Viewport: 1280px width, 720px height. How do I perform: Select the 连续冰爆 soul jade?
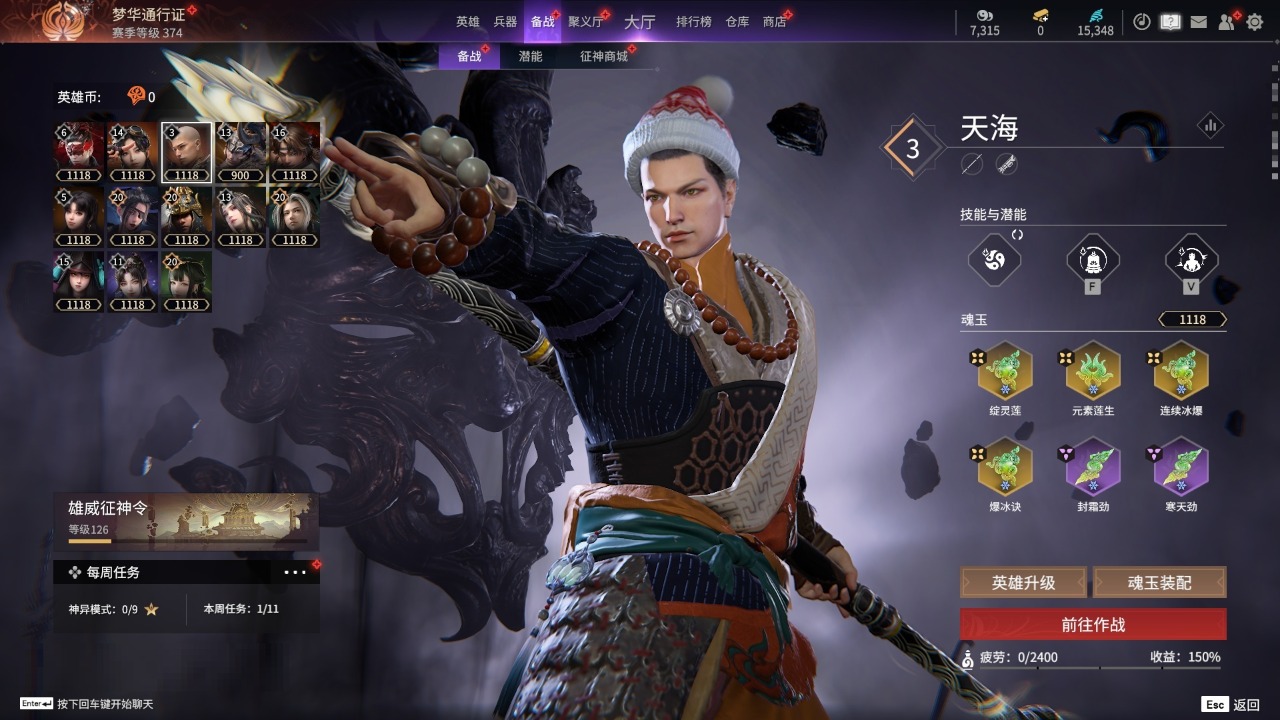(1179, 372)
